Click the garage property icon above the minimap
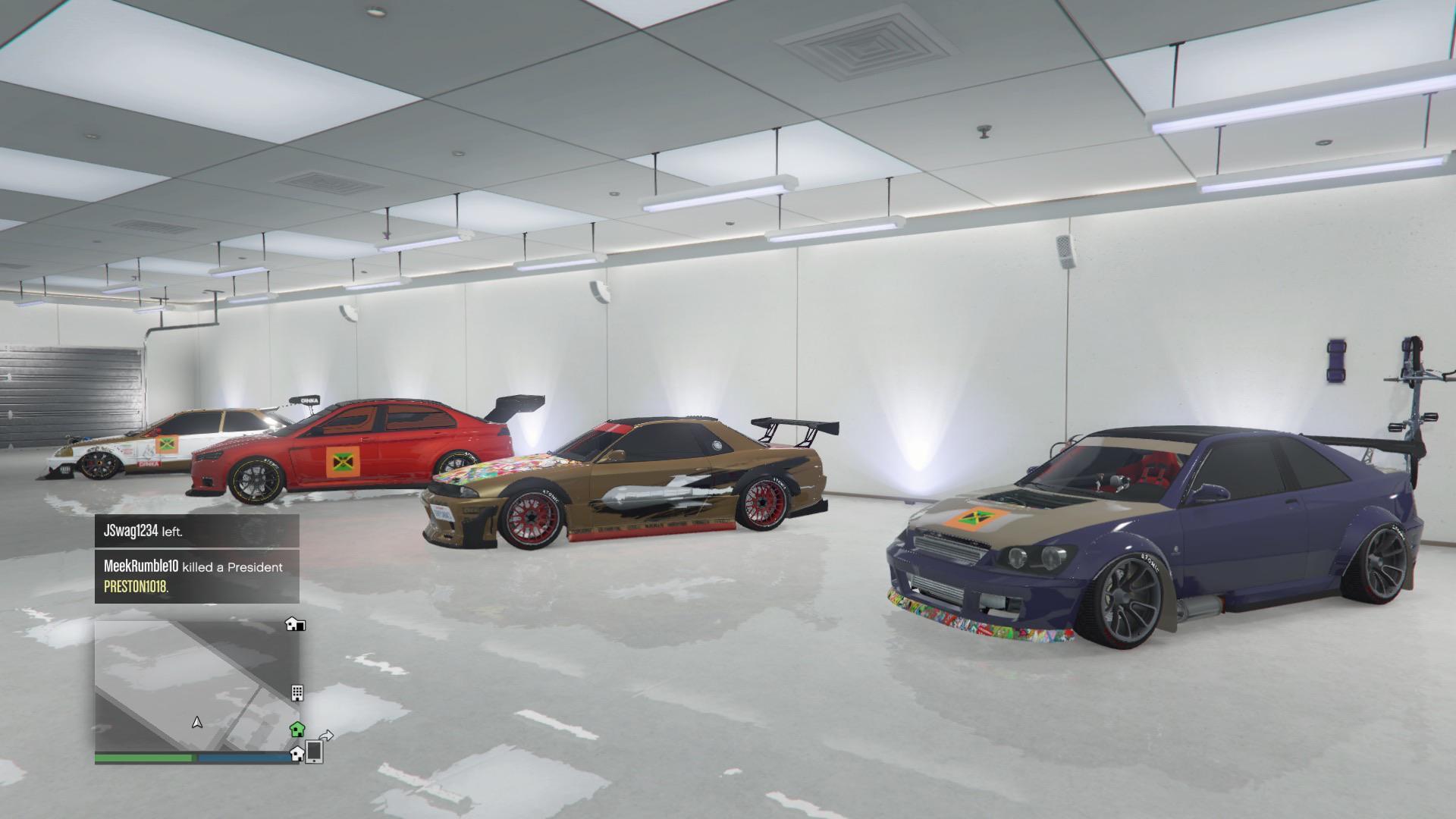The image size is (1456, 819). 296,624
